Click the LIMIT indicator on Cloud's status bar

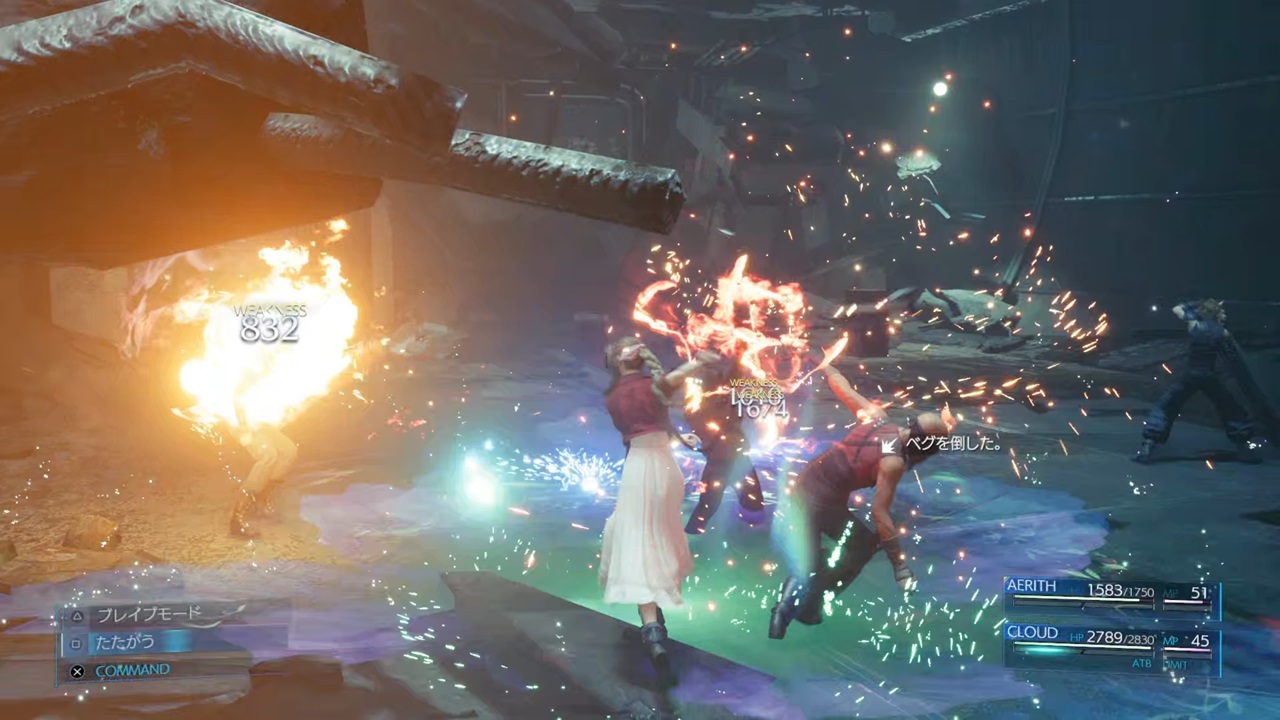[1176, 663]
